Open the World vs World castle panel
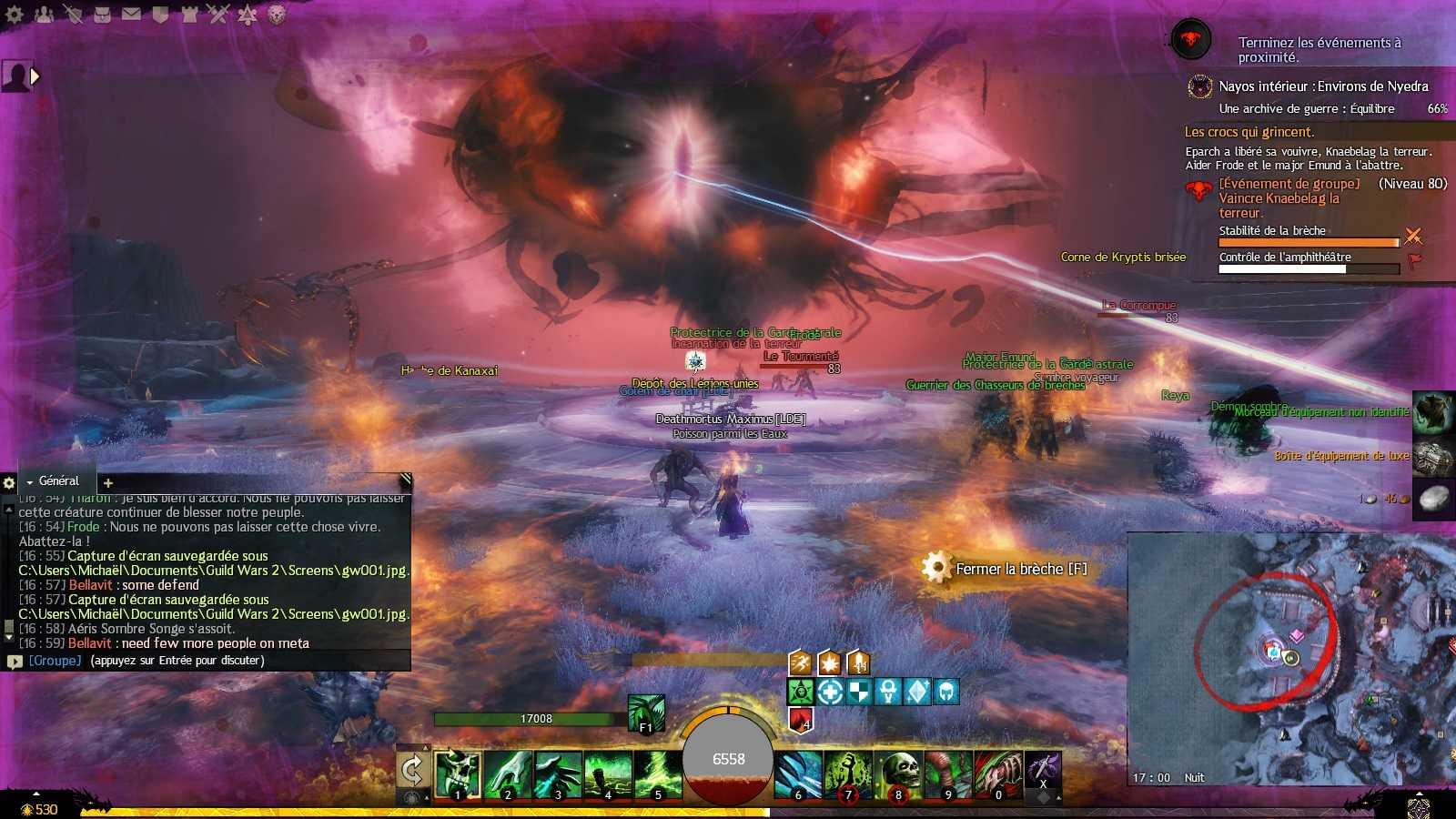This screenshot has width=1456, height=819. coord(189,15)
